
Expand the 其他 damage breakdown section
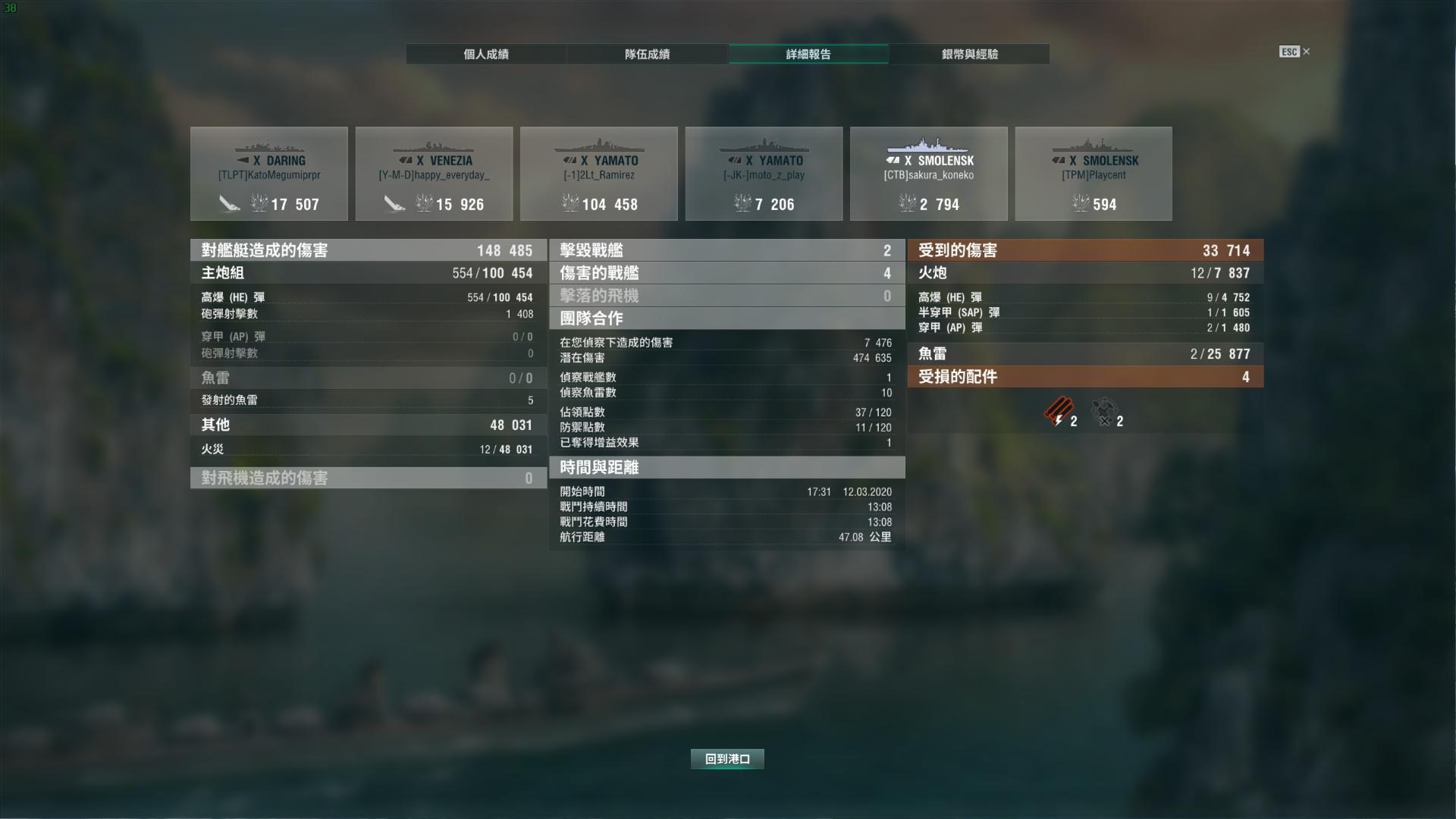pyautogui.click(x=368, y=425)
